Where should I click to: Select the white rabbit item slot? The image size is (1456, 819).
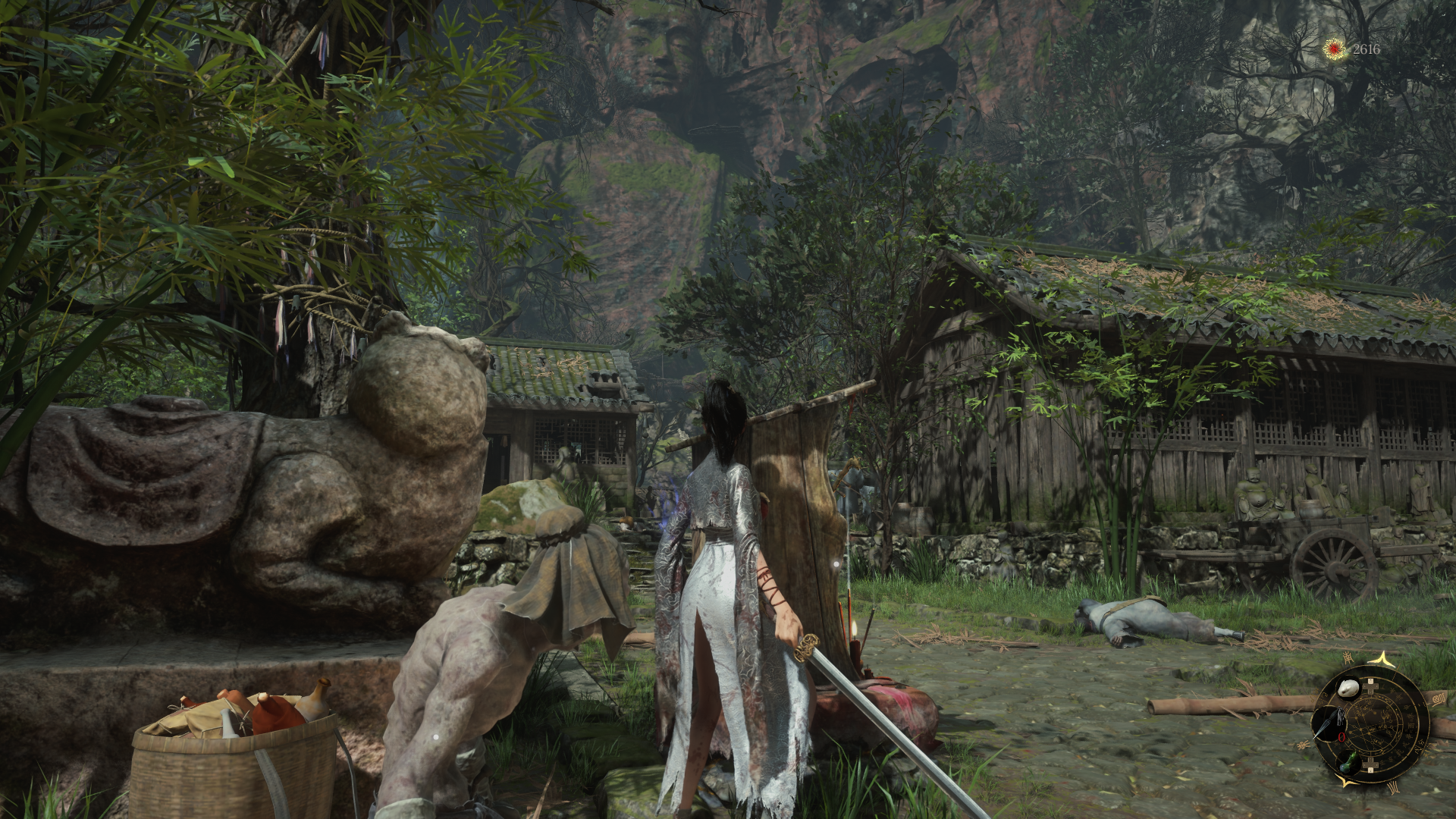point(1348,689)
